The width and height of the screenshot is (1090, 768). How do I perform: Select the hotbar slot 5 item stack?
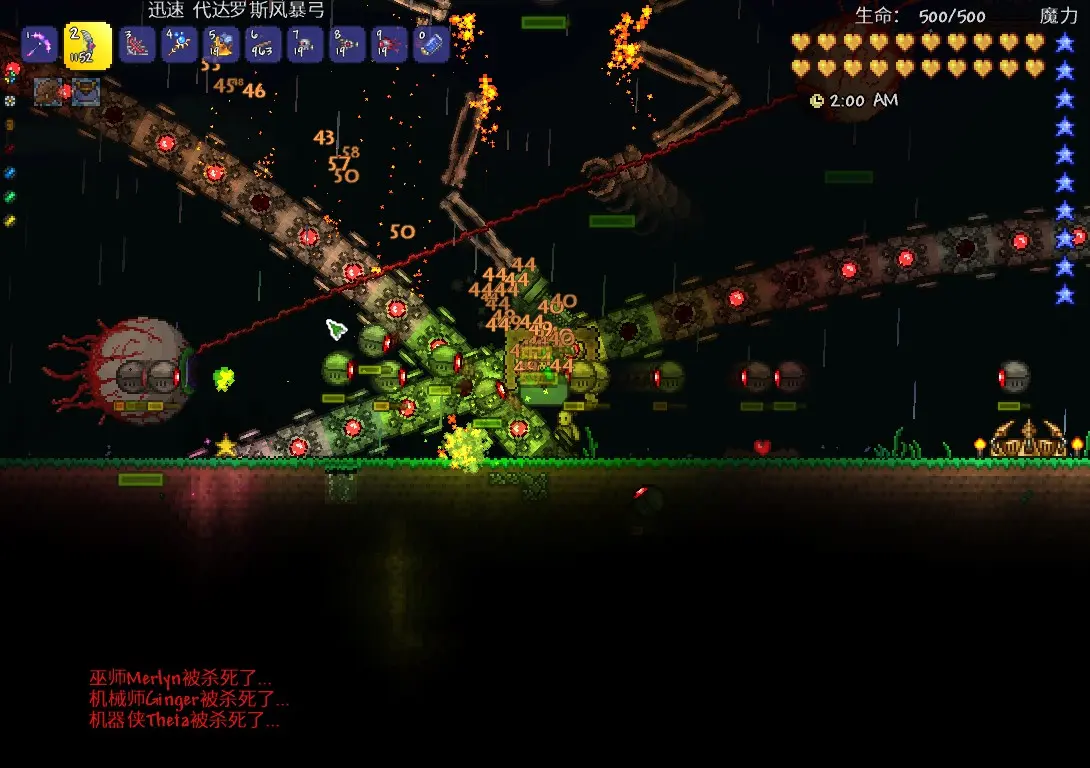[220, 45]
